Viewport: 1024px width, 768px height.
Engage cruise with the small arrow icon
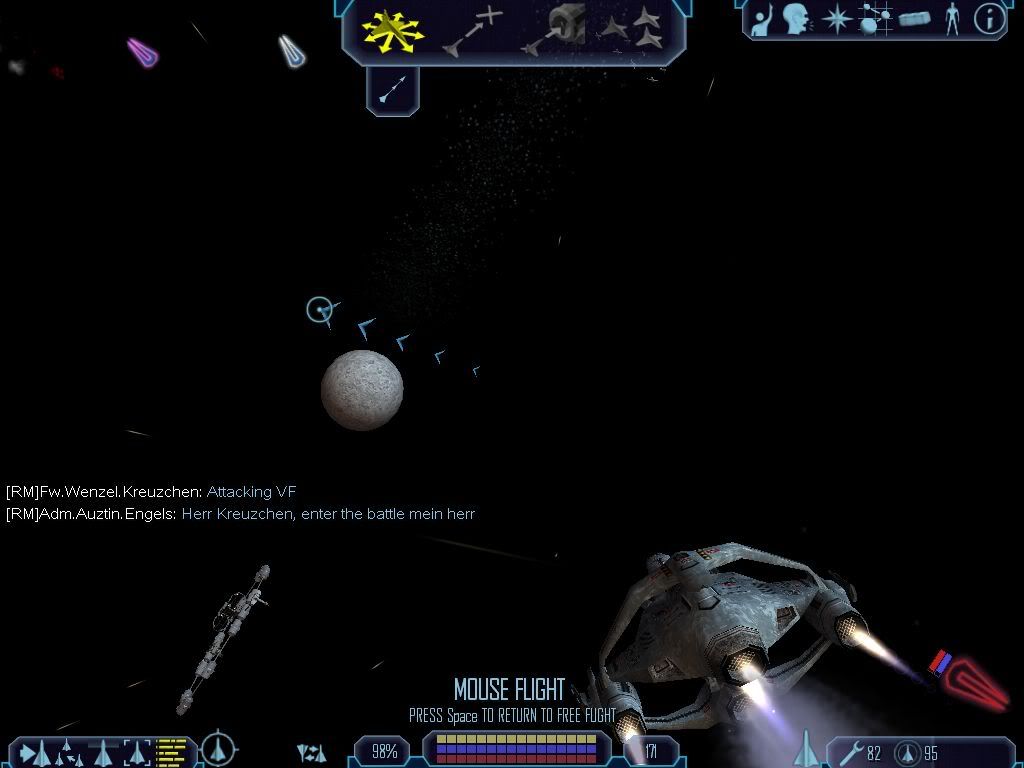(x=392, y=91)
